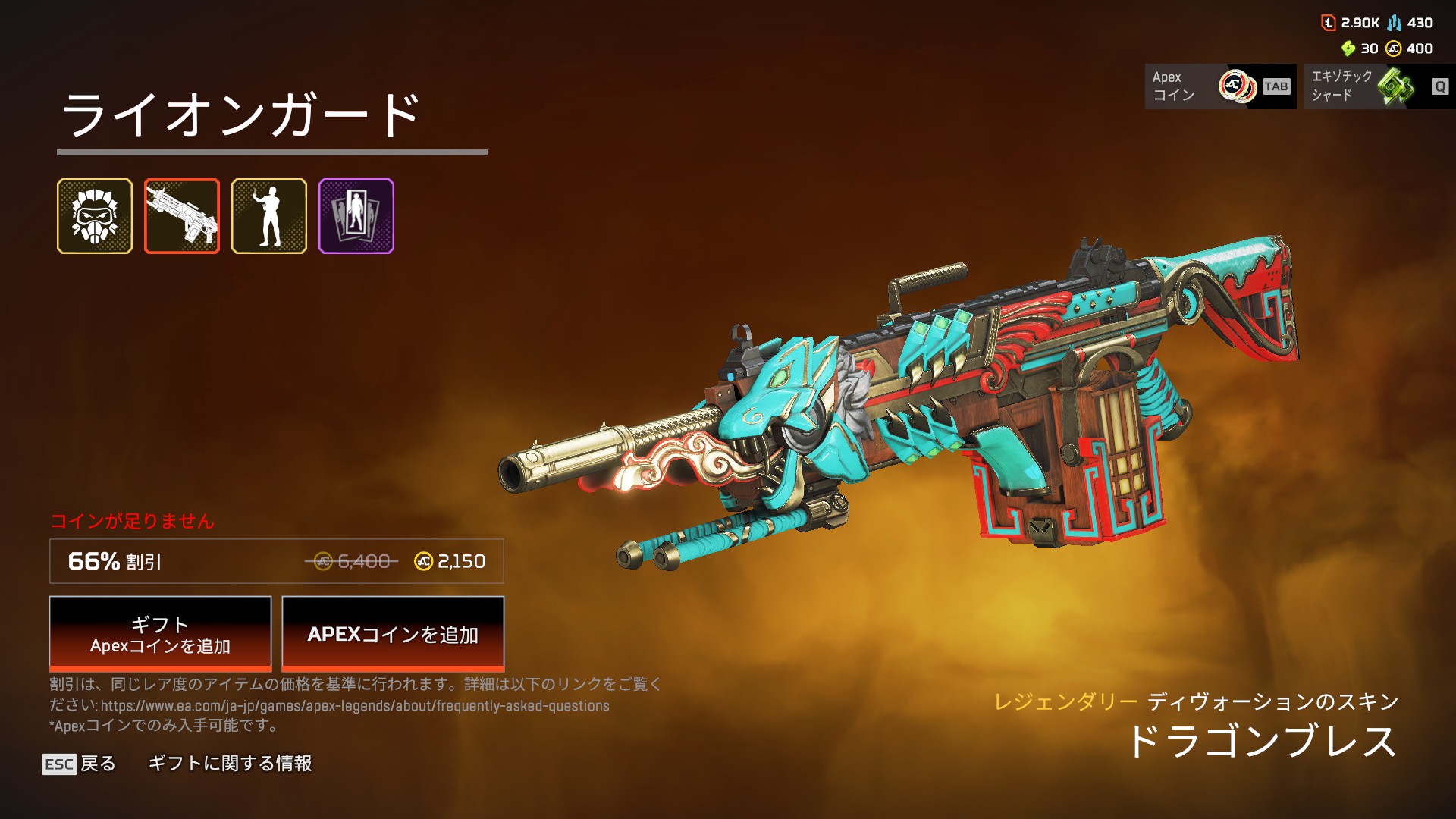
Task: Choose the standing figure emote thumbnail
Action: (x=269, y=216)
